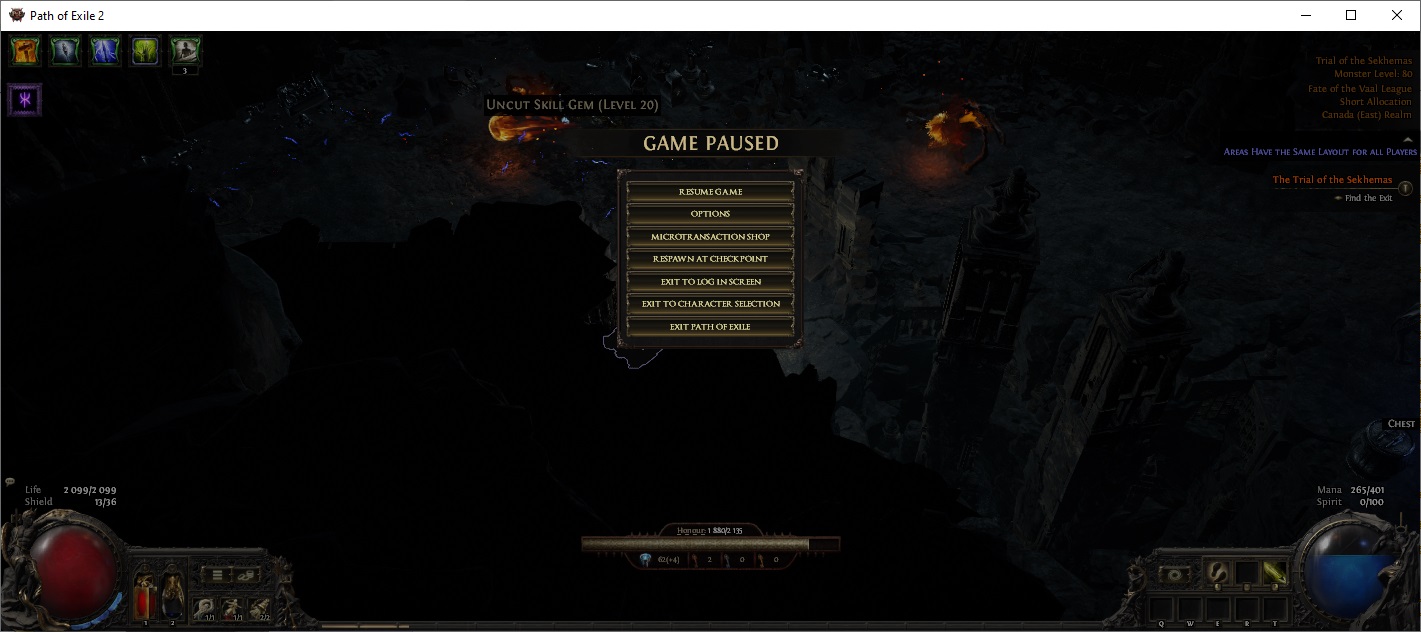Viewport: 1421px width, 632px height.
Task: Resume the paused game
Action: 710,191
